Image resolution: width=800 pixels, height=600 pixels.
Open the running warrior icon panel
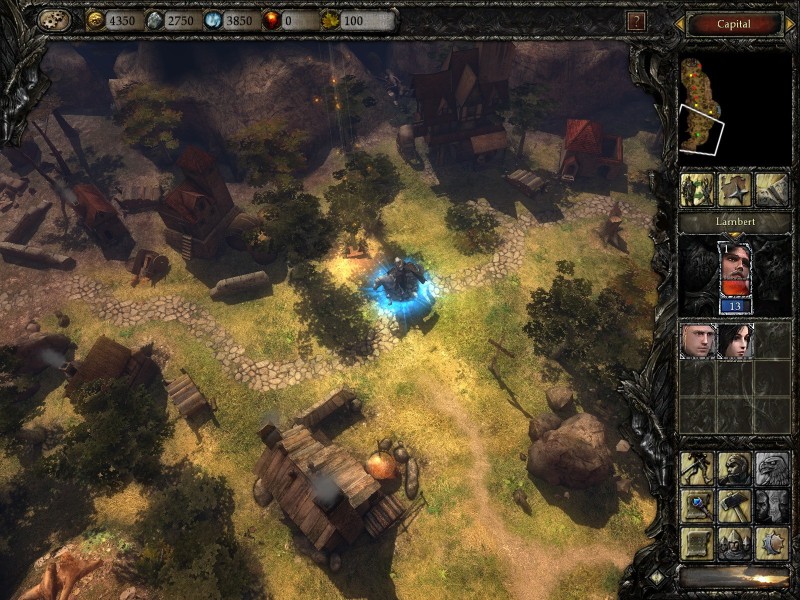pos(697,468)
